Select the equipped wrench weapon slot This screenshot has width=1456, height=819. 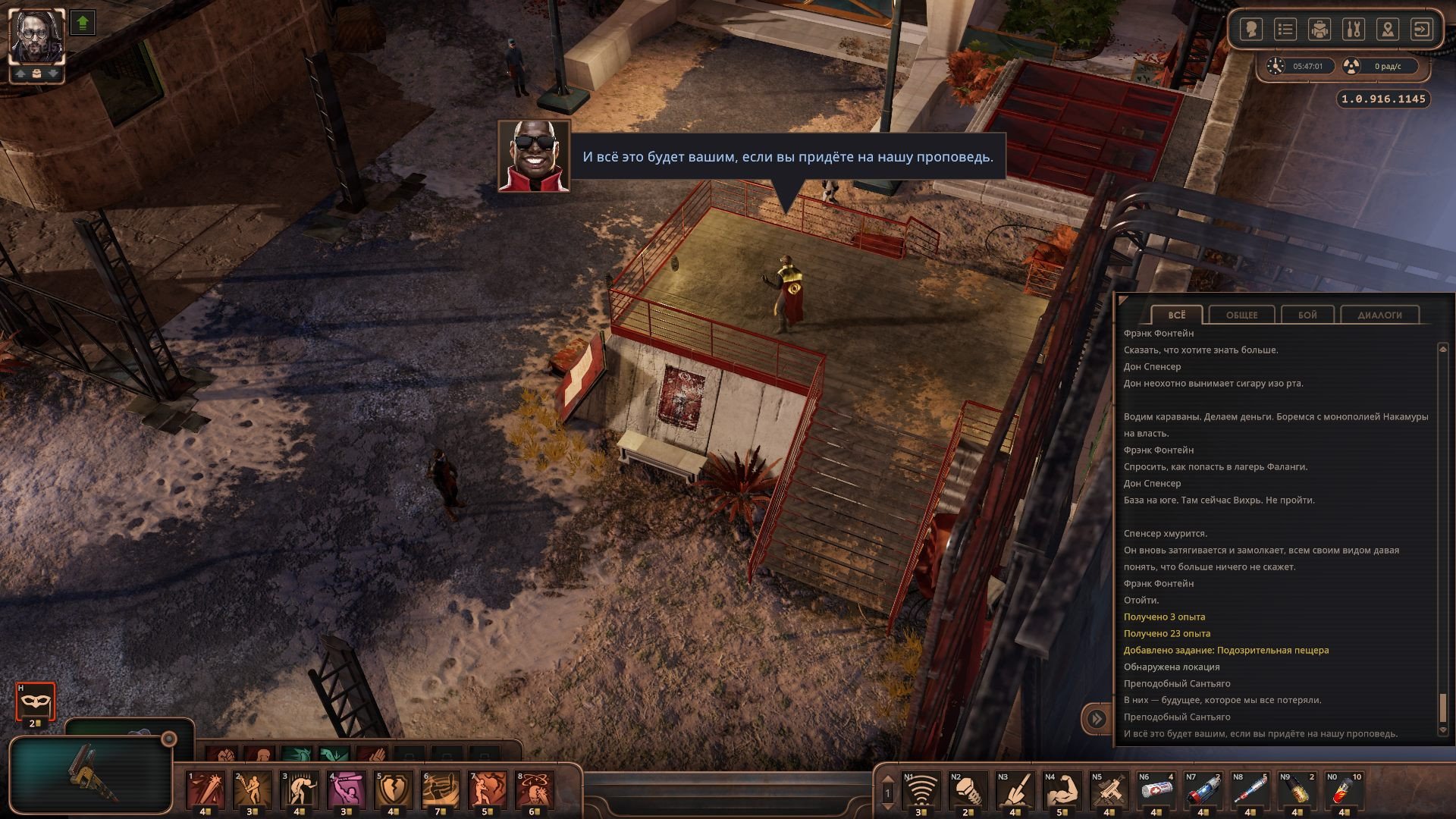coord(91,773)
